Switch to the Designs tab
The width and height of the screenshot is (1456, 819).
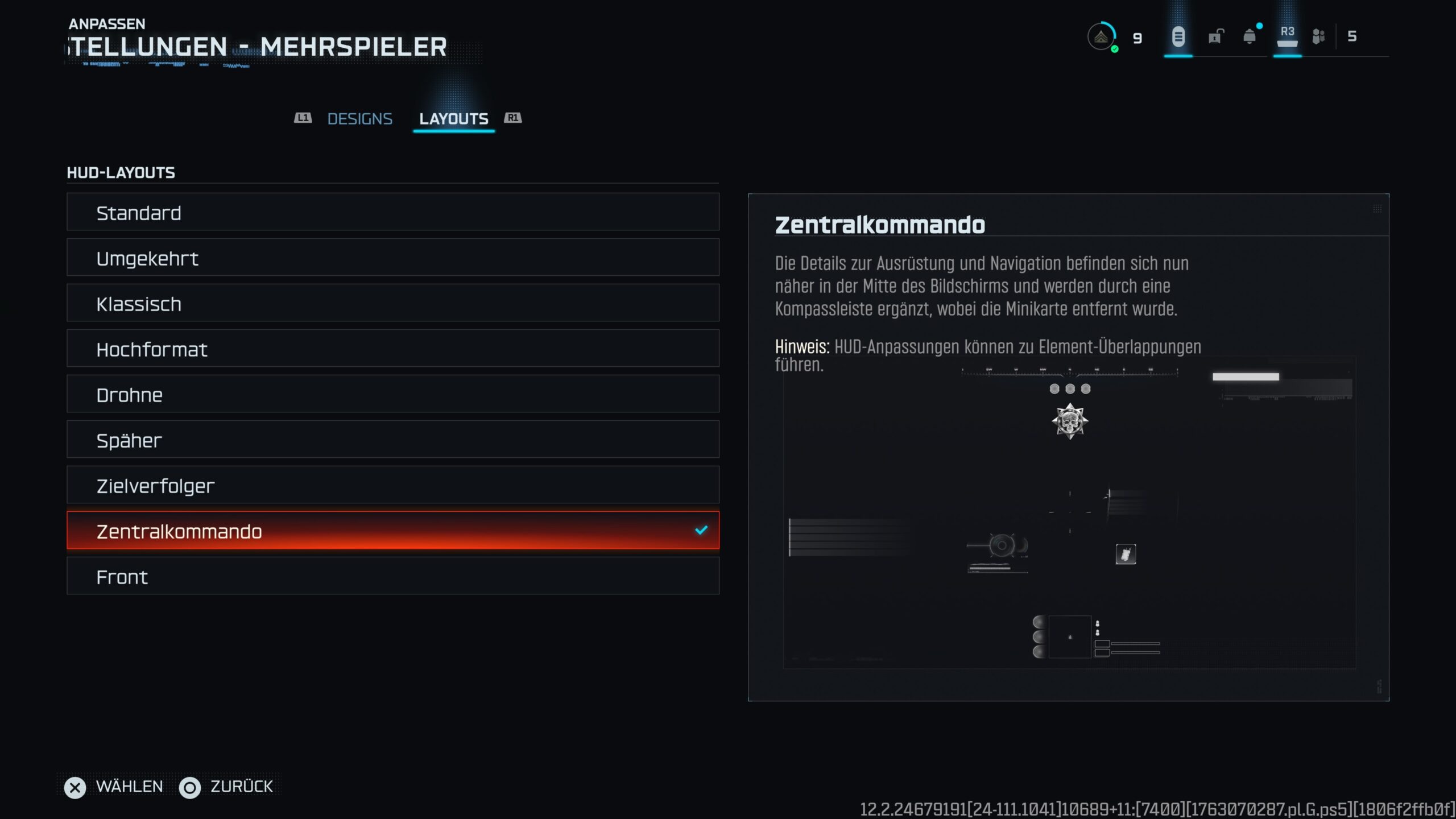point(359,119)
